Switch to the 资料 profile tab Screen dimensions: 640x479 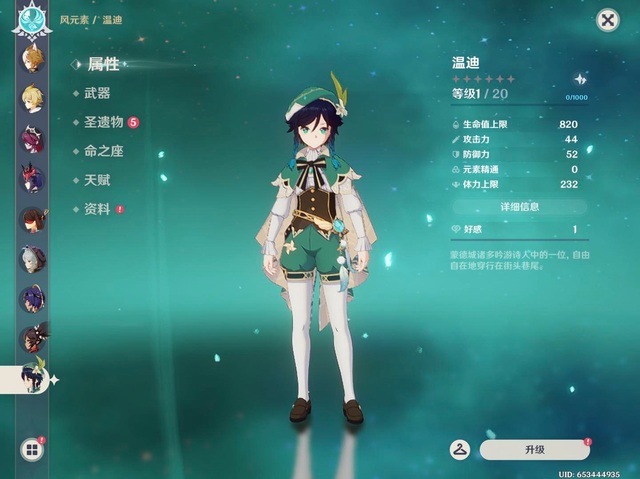point(97,209)
